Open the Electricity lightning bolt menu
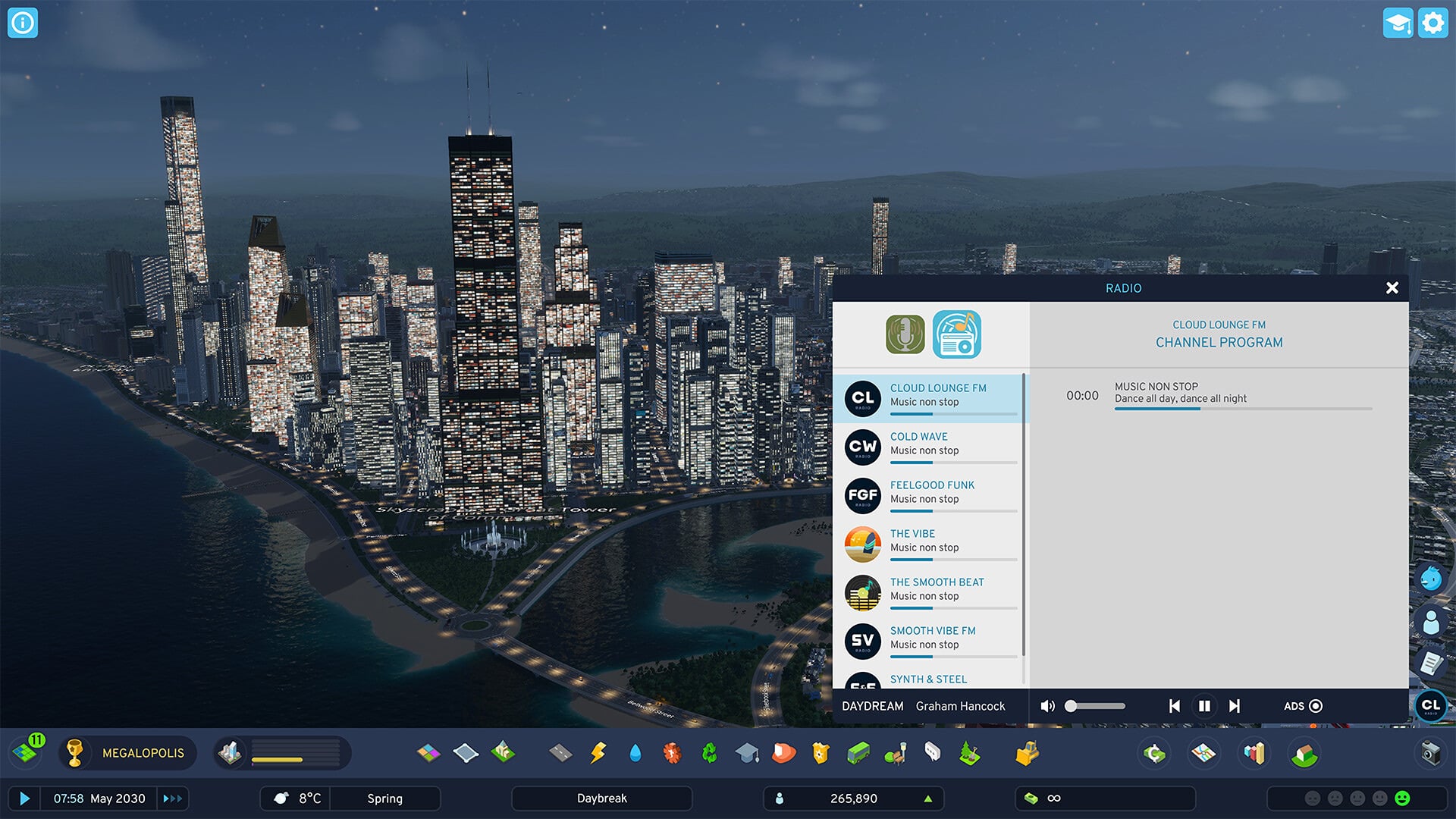The image size is (1456, 819). [x=598, y=753]
